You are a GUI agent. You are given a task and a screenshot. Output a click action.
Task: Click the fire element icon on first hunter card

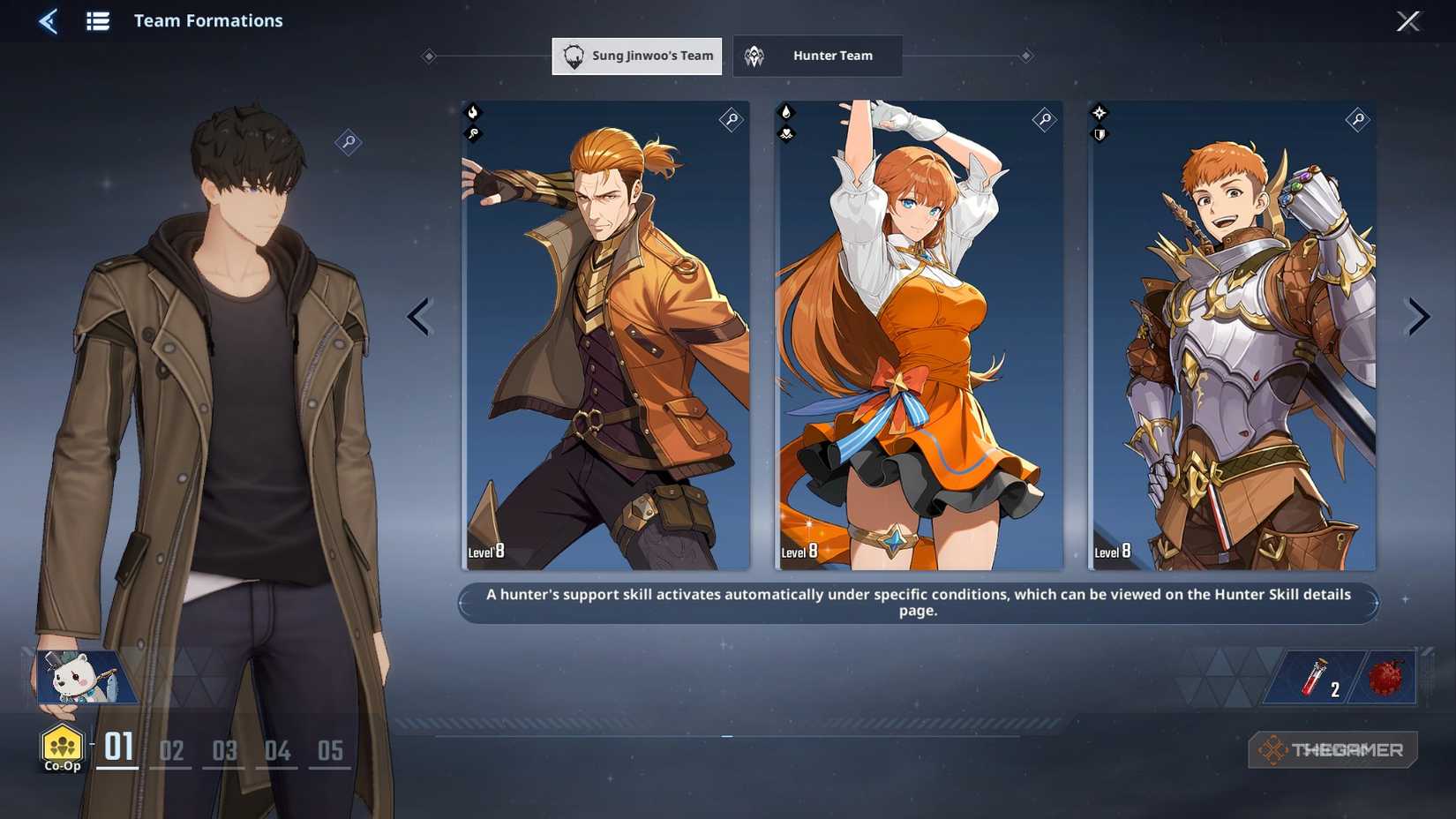click(x=475, y=112)
